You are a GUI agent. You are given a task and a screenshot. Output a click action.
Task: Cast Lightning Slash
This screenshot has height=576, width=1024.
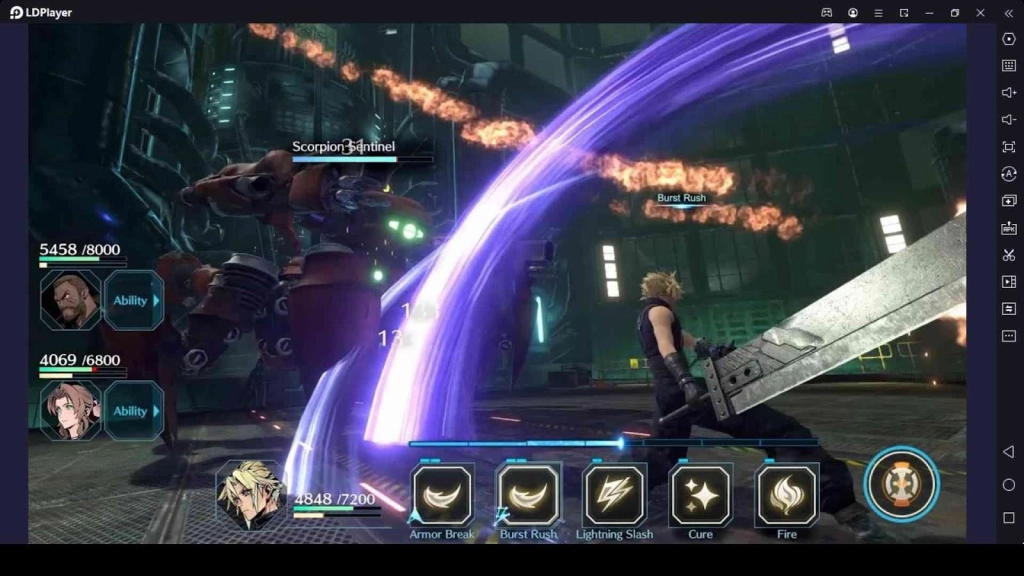(614, 495)
